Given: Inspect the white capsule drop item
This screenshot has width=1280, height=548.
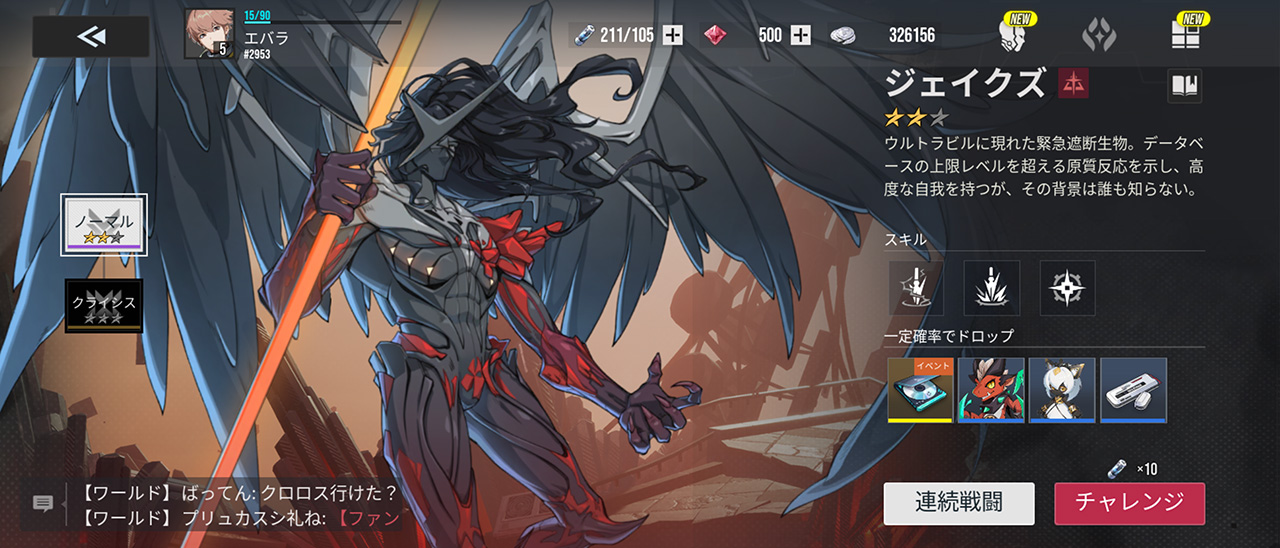Looking at the screenshot, I should tap(1134, 390).
